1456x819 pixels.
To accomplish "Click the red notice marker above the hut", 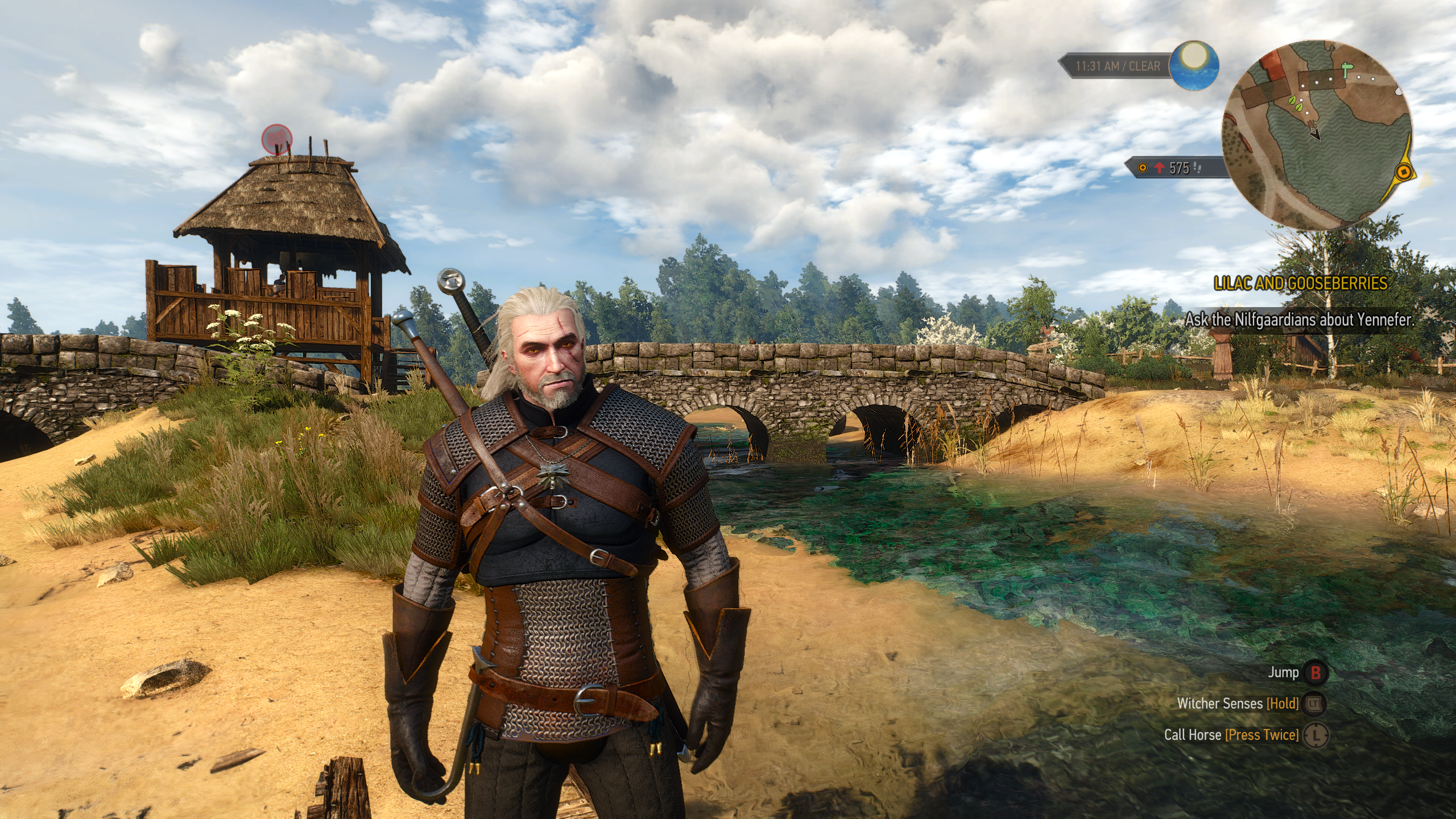I will (x=277, y=138).
